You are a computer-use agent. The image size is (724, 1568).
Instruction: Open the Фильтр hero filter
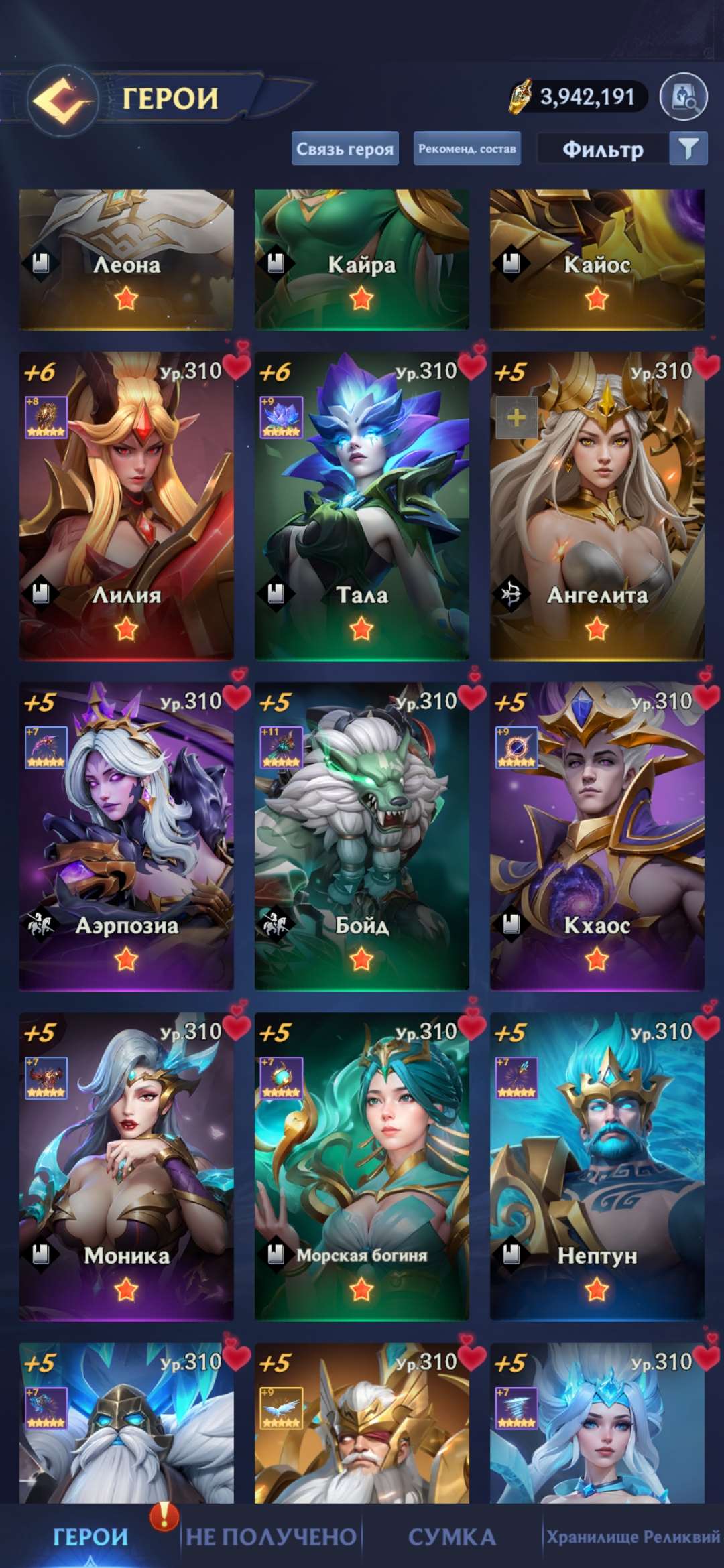point(622,149)
